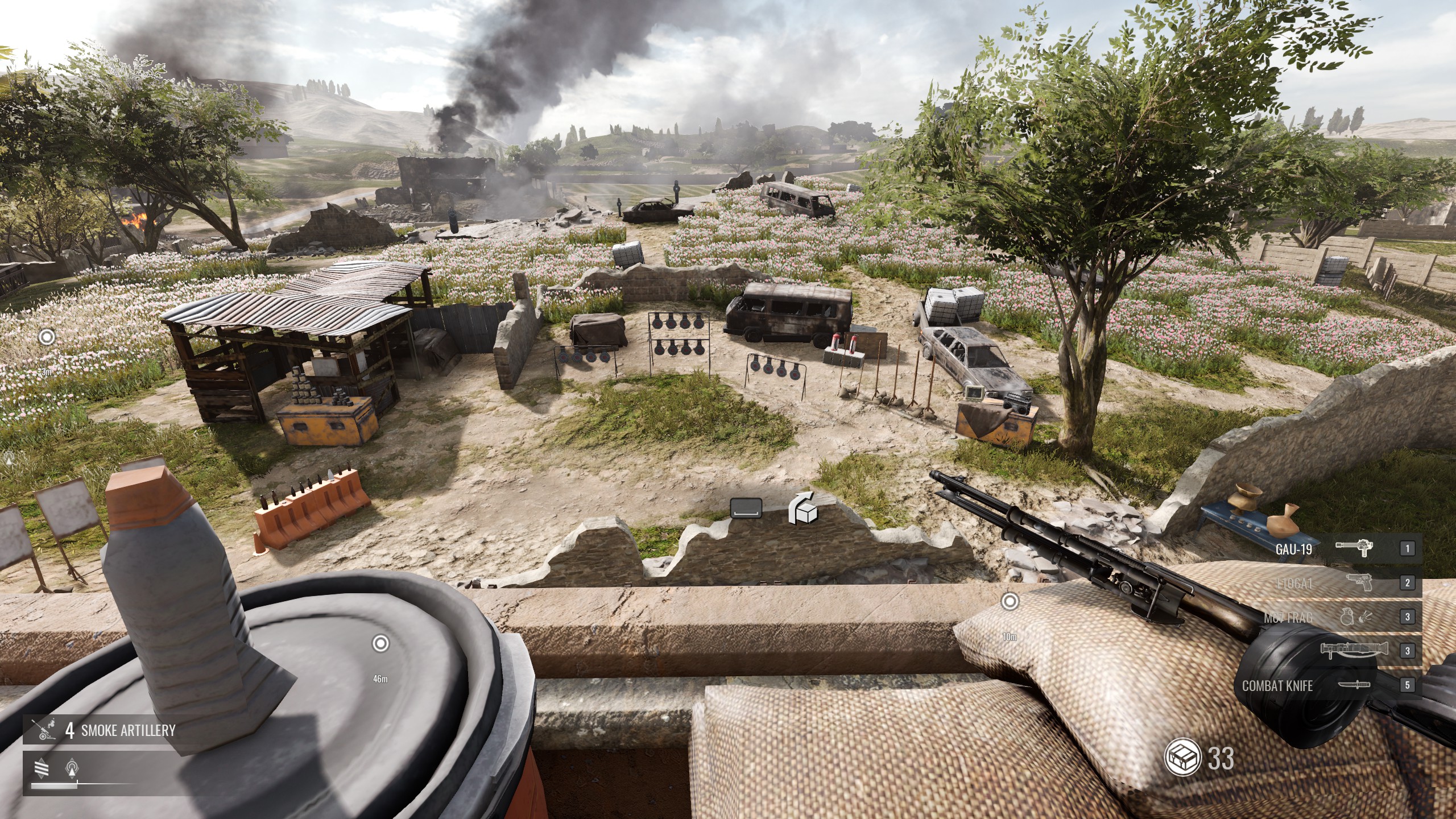Screen dimensions: 1456x819
Task: Click the radio beacon perk icon
Action: pyautogui.click(x=72, y=768)
